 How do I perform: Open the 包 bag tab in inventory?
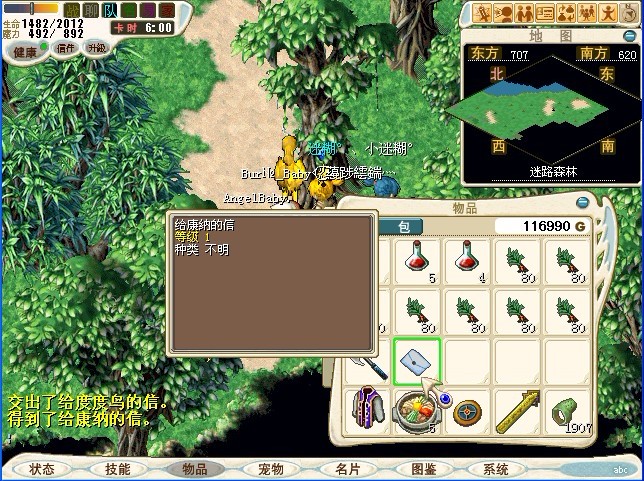(401, 227)
